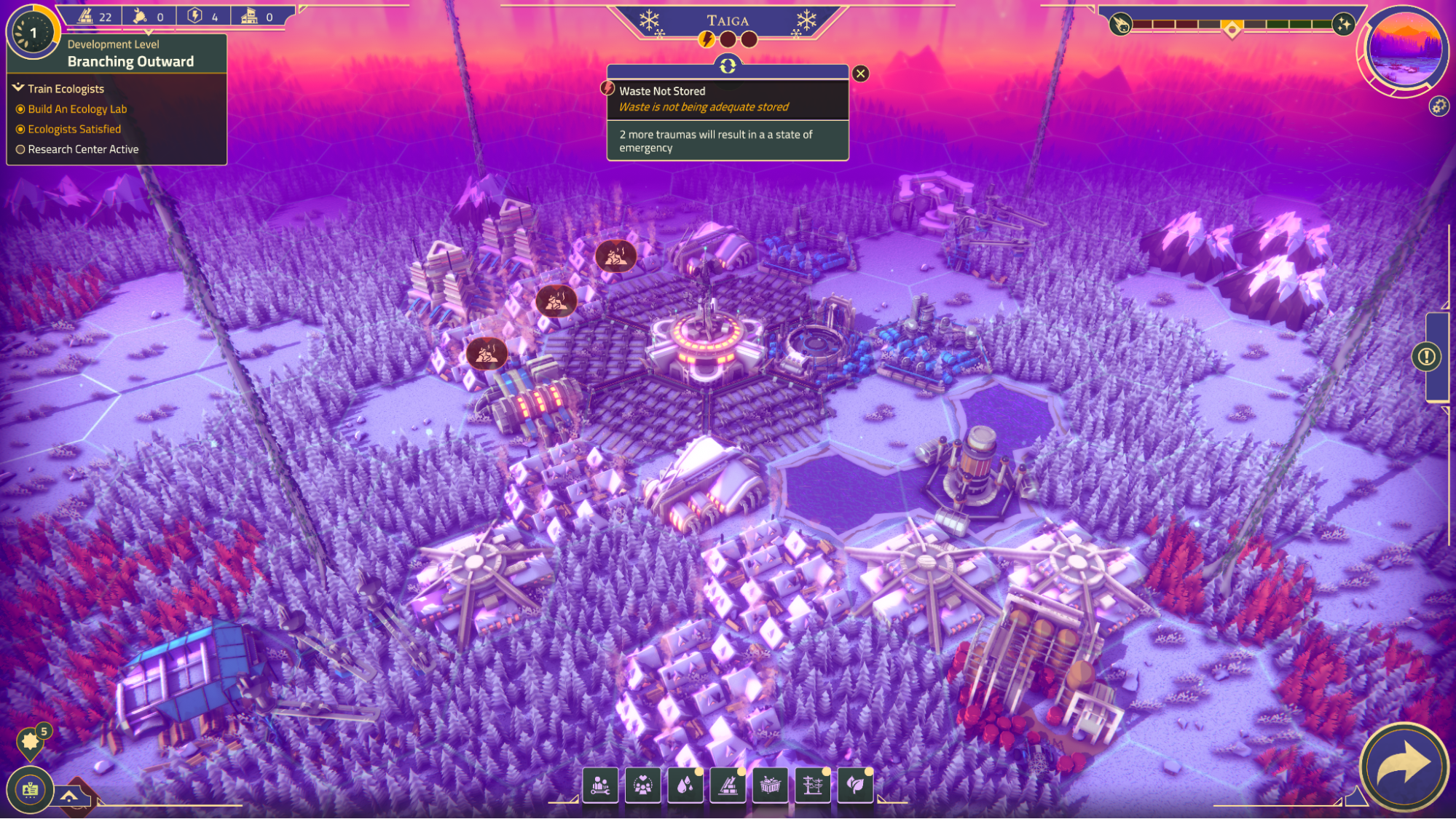Open the exclamation mark alerts tab

1426,357
